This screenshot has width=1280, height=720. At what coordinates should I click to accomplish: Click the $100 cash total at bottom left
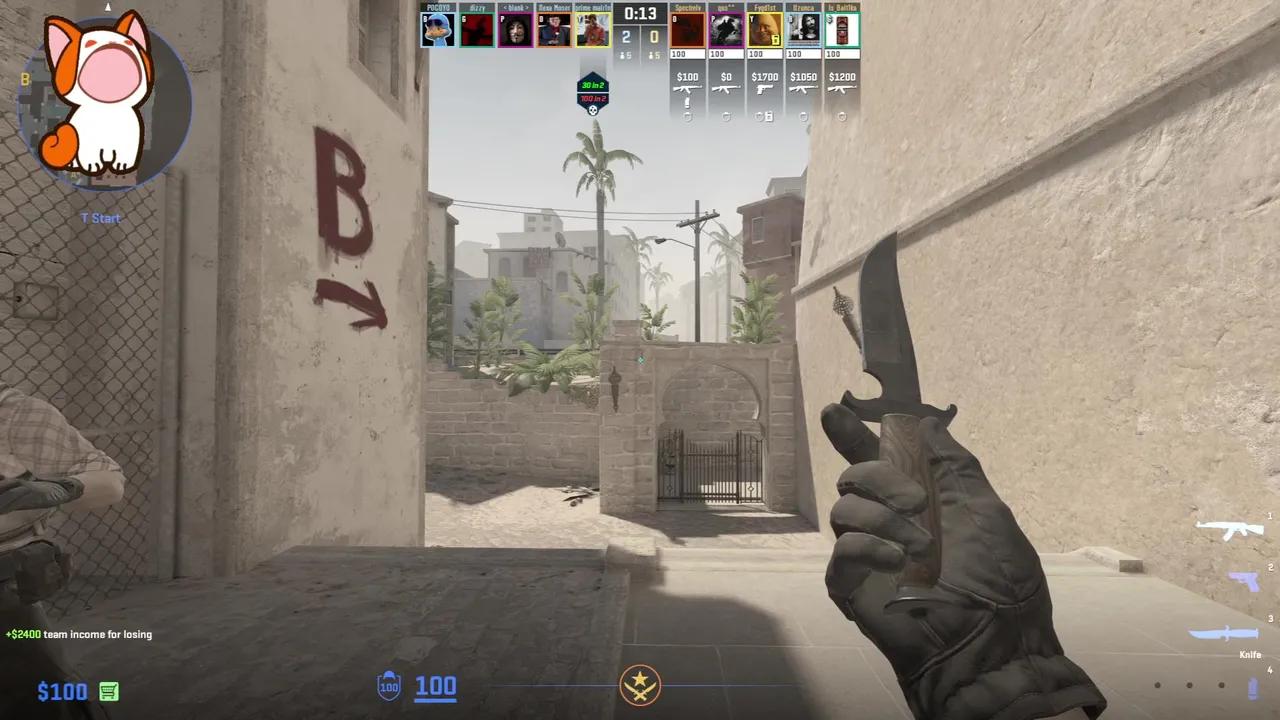point(62,691)
